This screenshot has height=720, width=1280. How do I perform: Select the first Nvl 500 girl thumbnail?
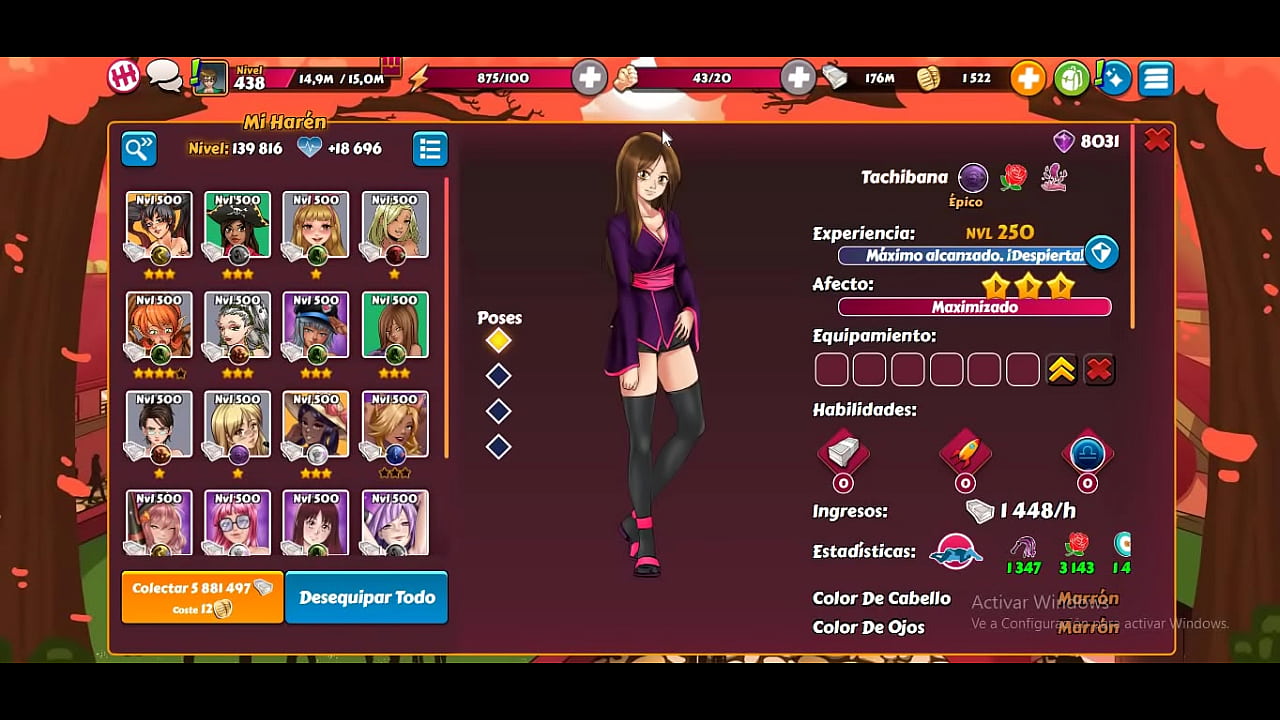(158, 227)
